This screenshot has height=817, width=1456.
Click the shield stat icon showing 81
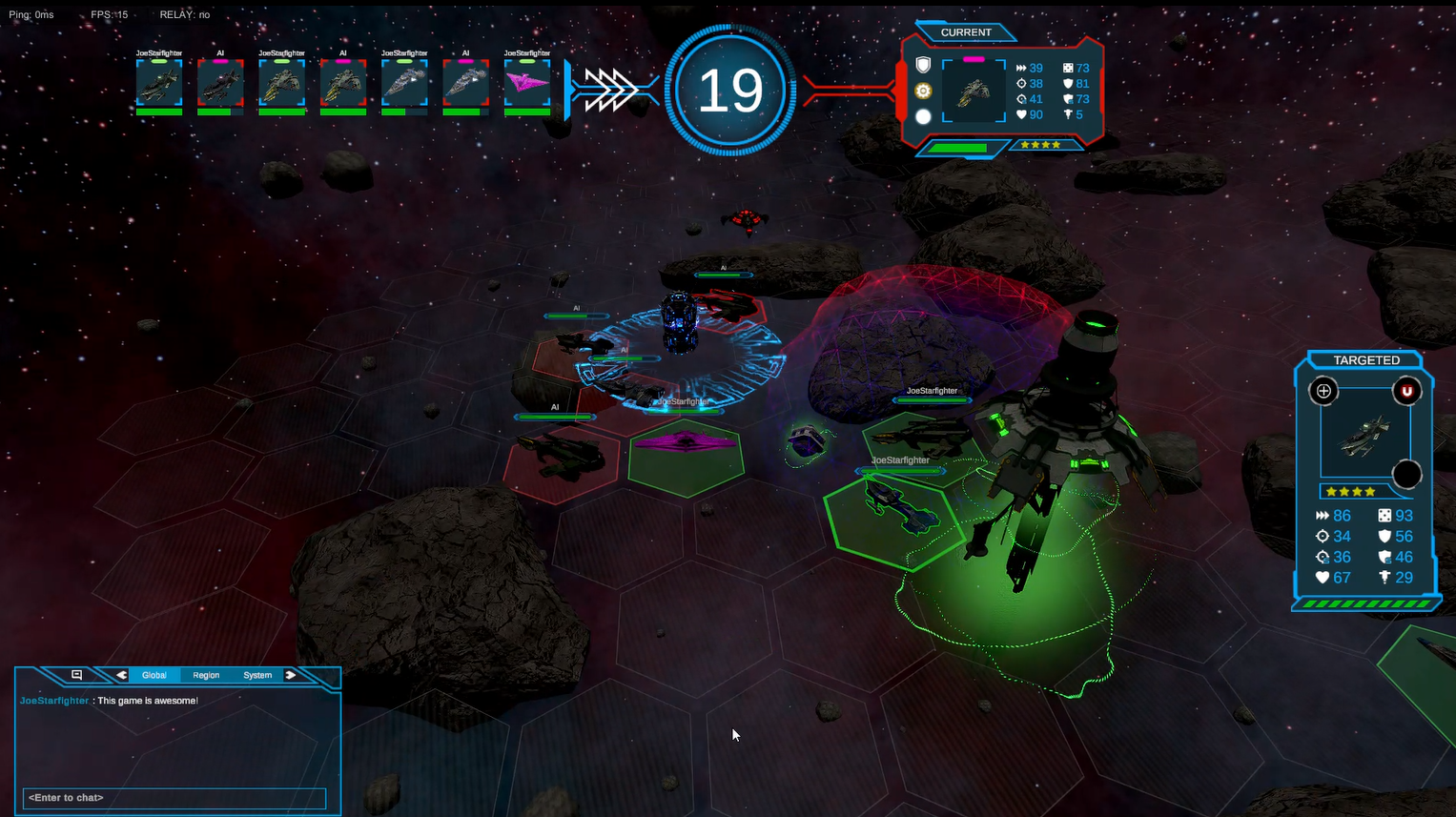(1066, 83)
